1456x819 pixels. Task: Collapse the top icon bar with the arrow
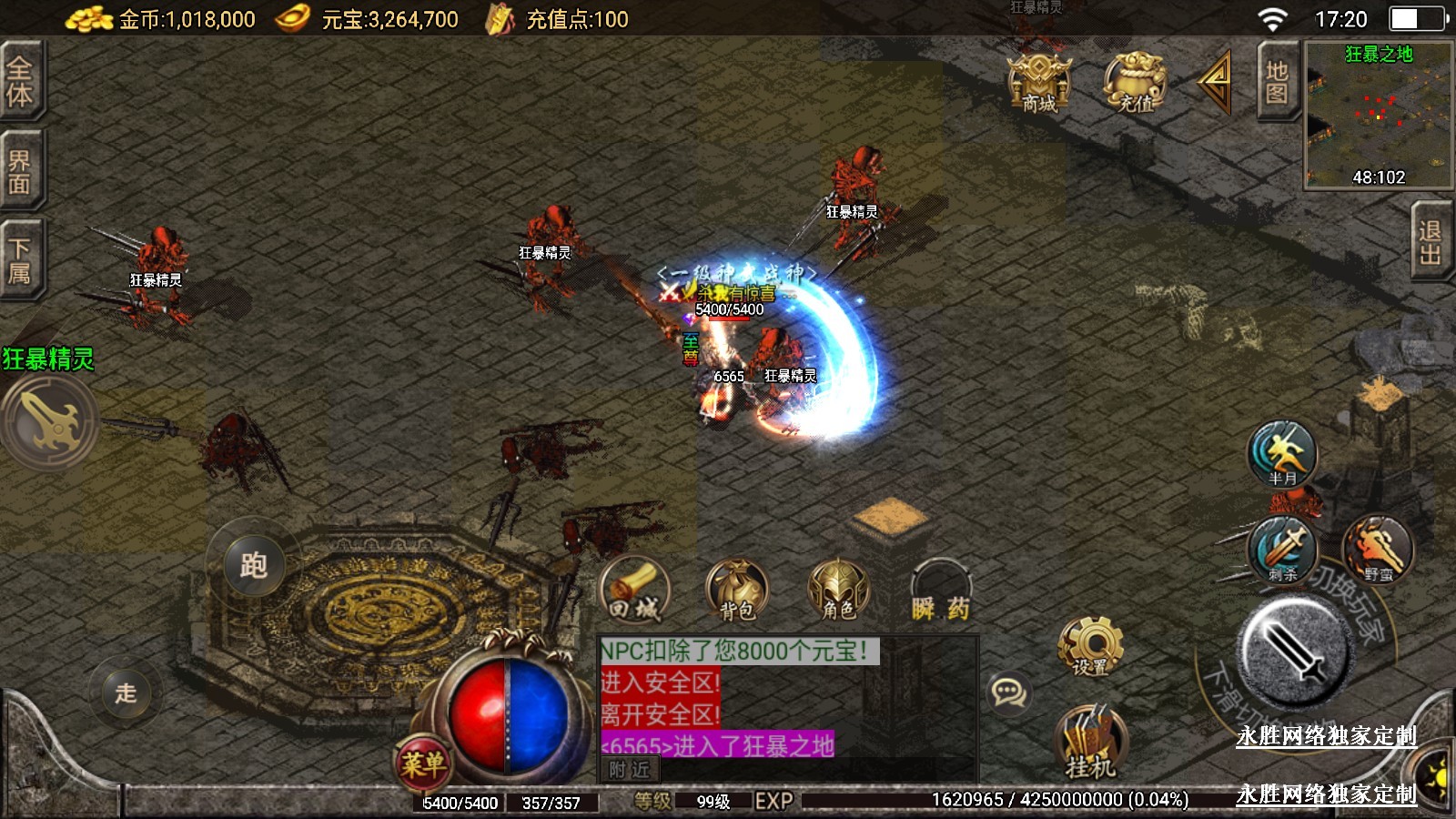tap(1216, 82)
